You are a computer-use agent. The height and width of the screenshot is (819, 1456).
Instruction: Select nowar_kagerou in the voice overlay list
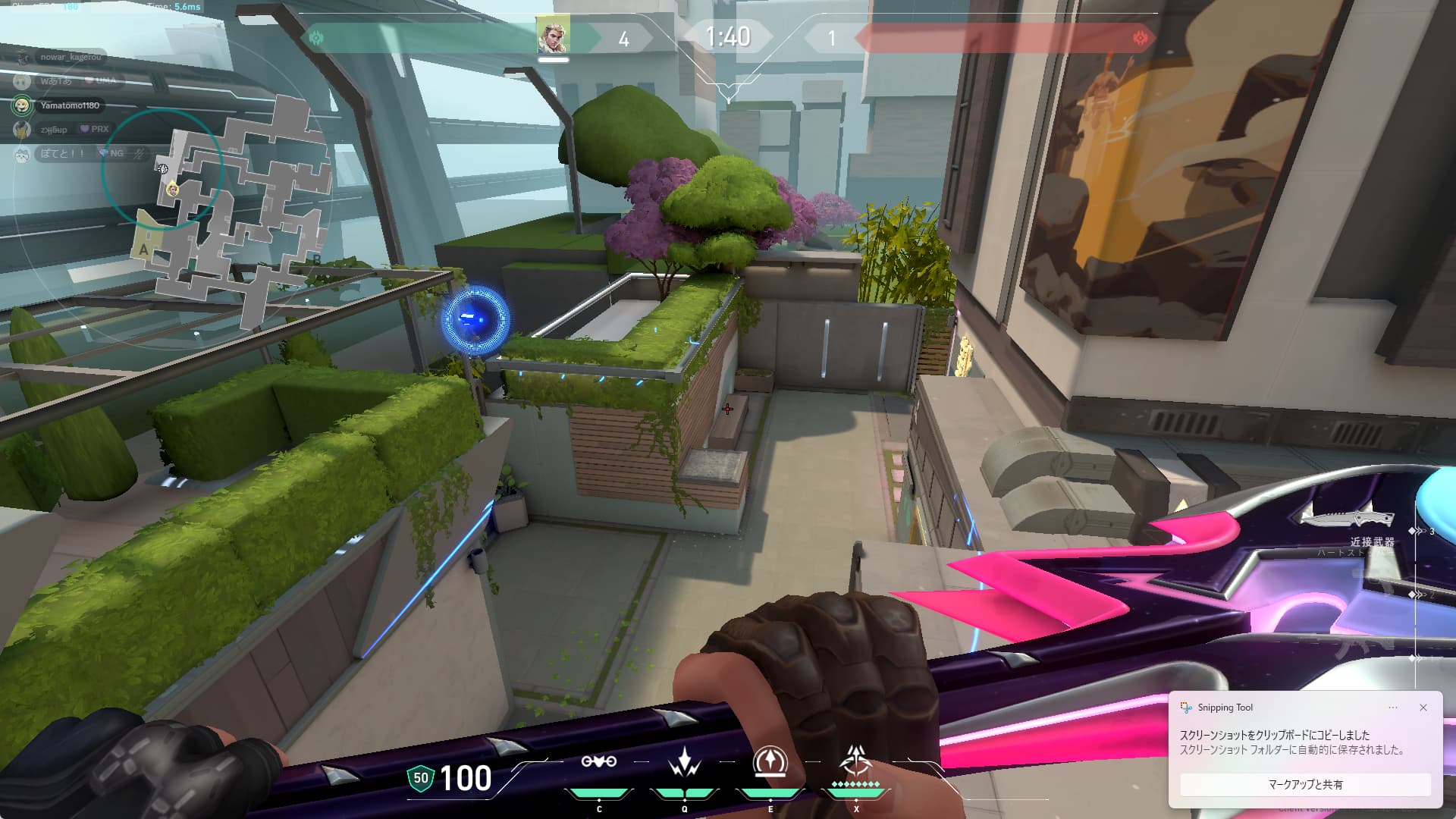(x=70, y=57)
